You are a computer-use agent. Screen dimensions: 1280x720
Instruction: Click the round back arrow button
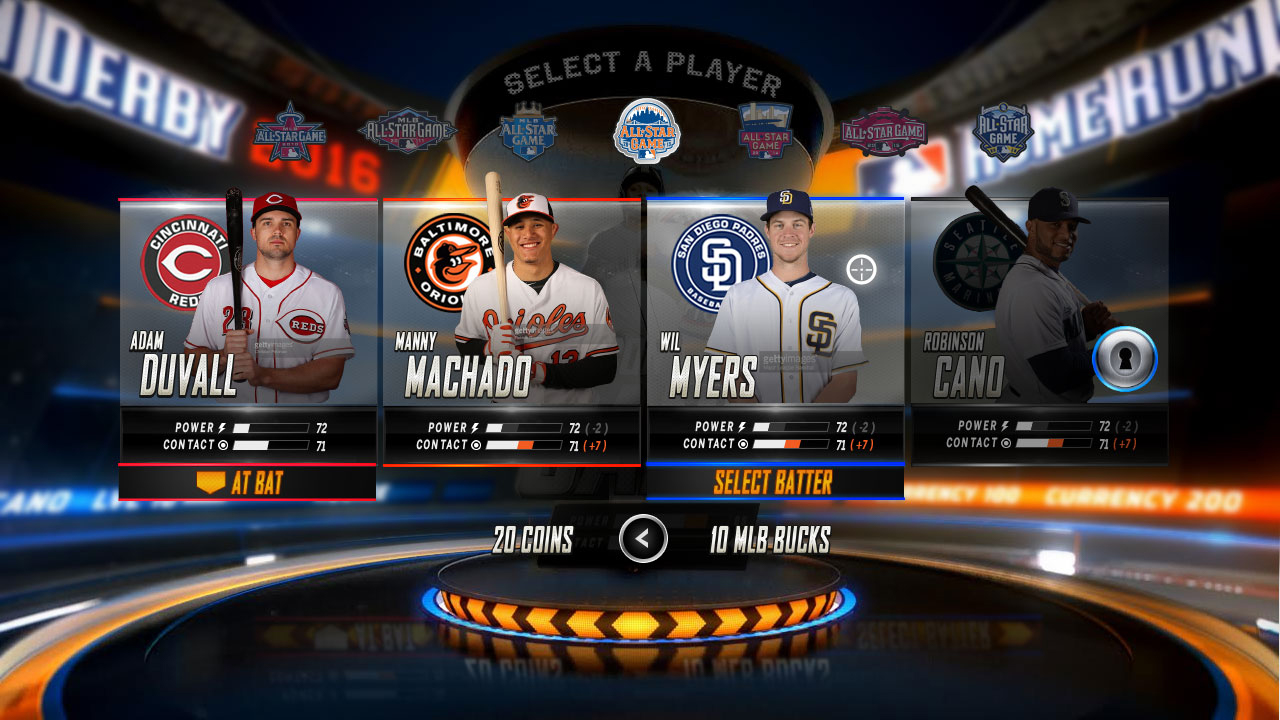point(643,539)
